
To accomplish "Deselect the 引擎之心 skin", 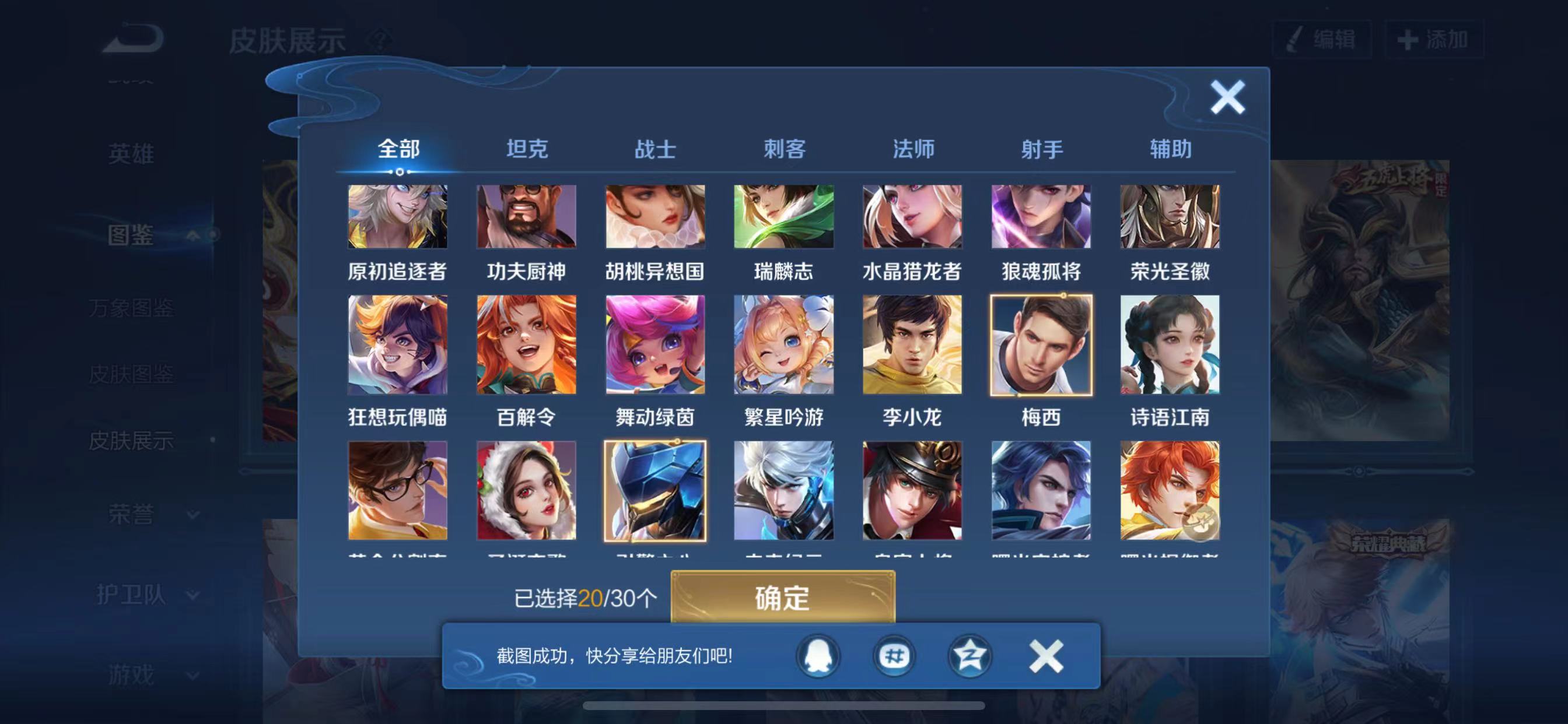I will [x=654, y=490].
